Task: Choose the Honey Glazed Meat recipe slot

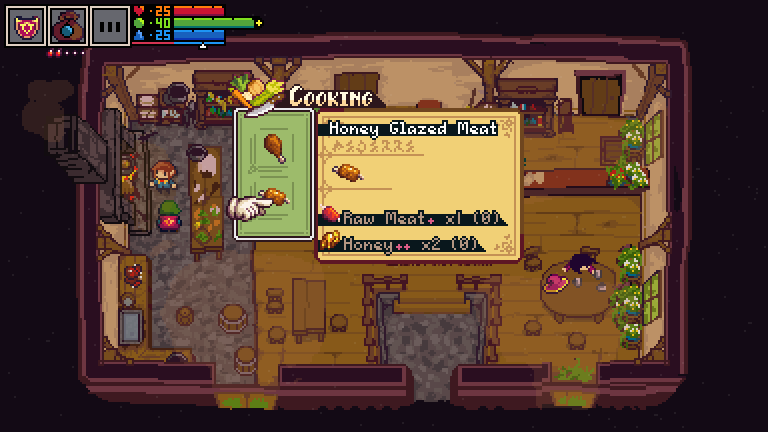Action: point(273,197)
